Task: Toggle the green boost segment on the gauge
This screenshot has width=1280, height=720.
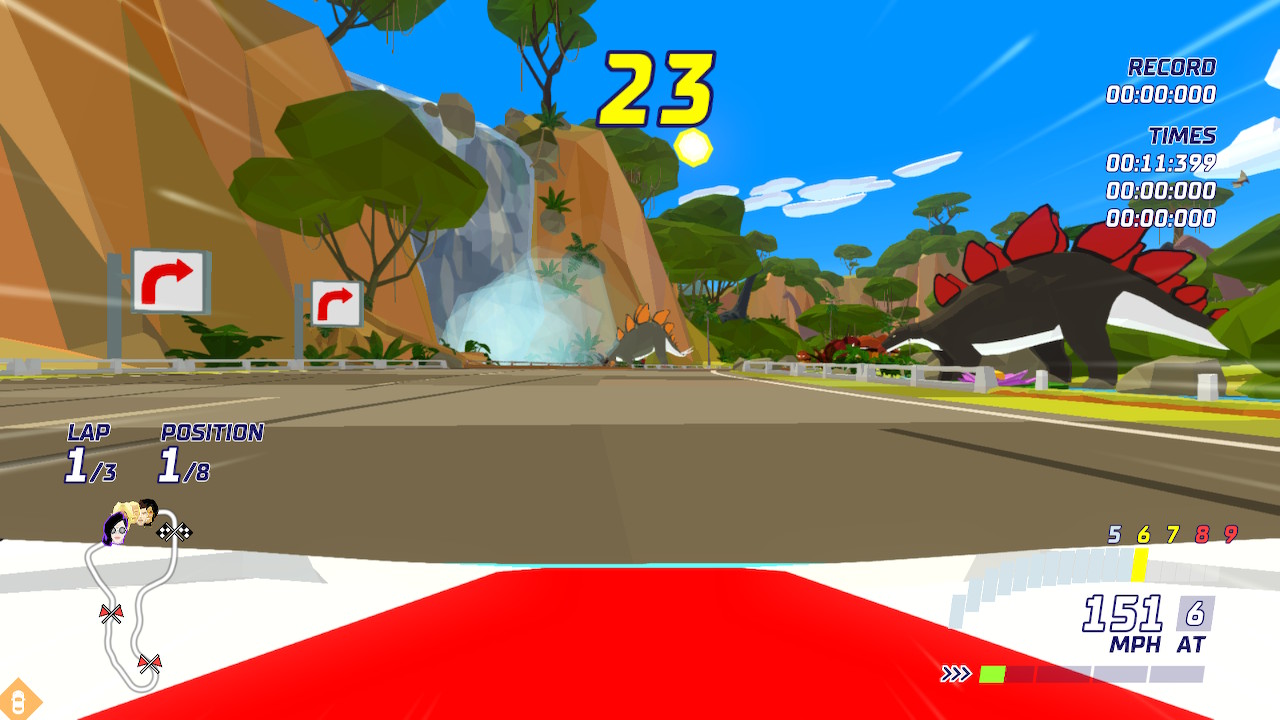Action: (x=994, y=672)
